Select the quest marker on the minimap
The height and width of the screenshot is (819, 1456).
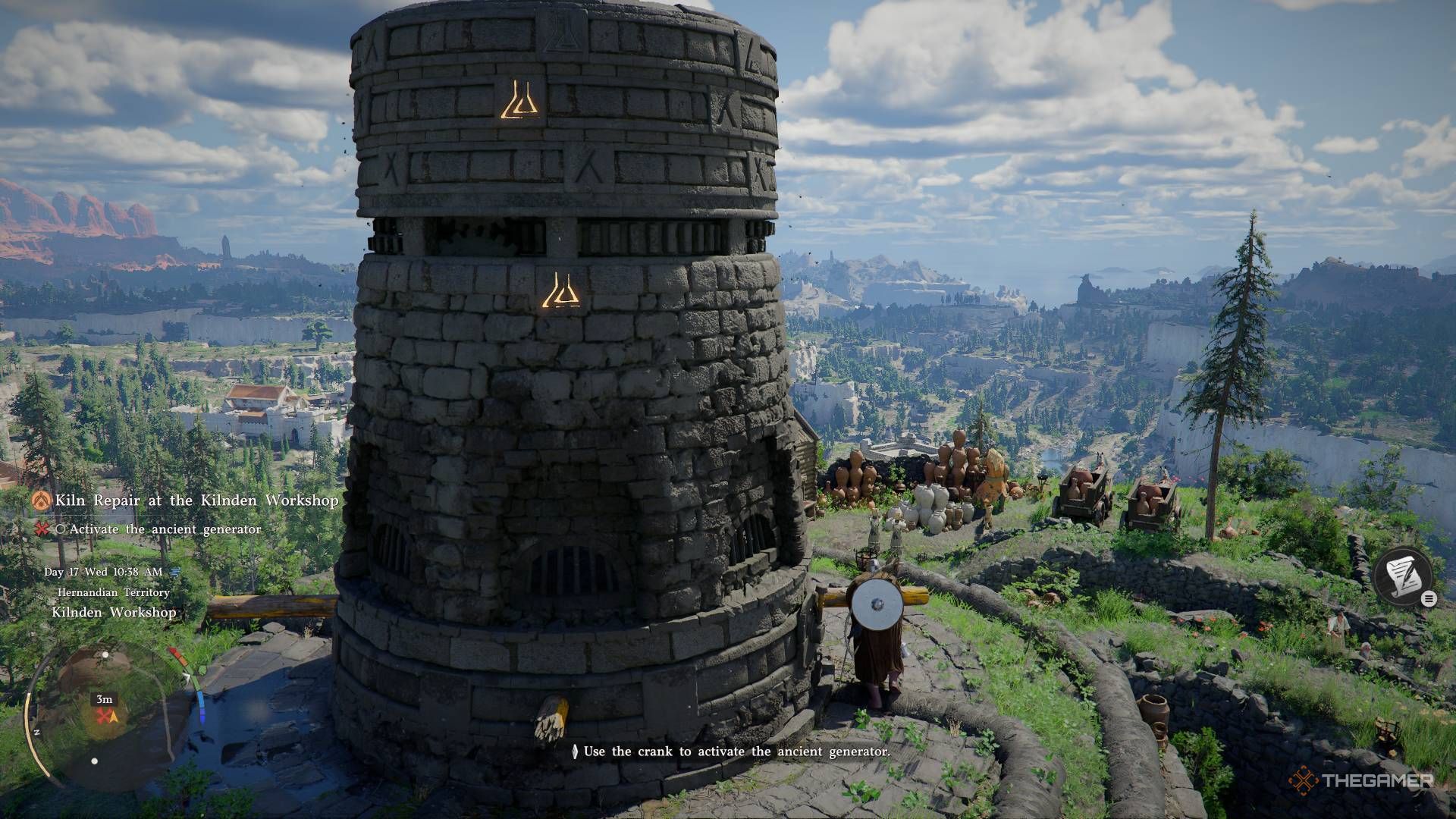(x=105, y=715)
